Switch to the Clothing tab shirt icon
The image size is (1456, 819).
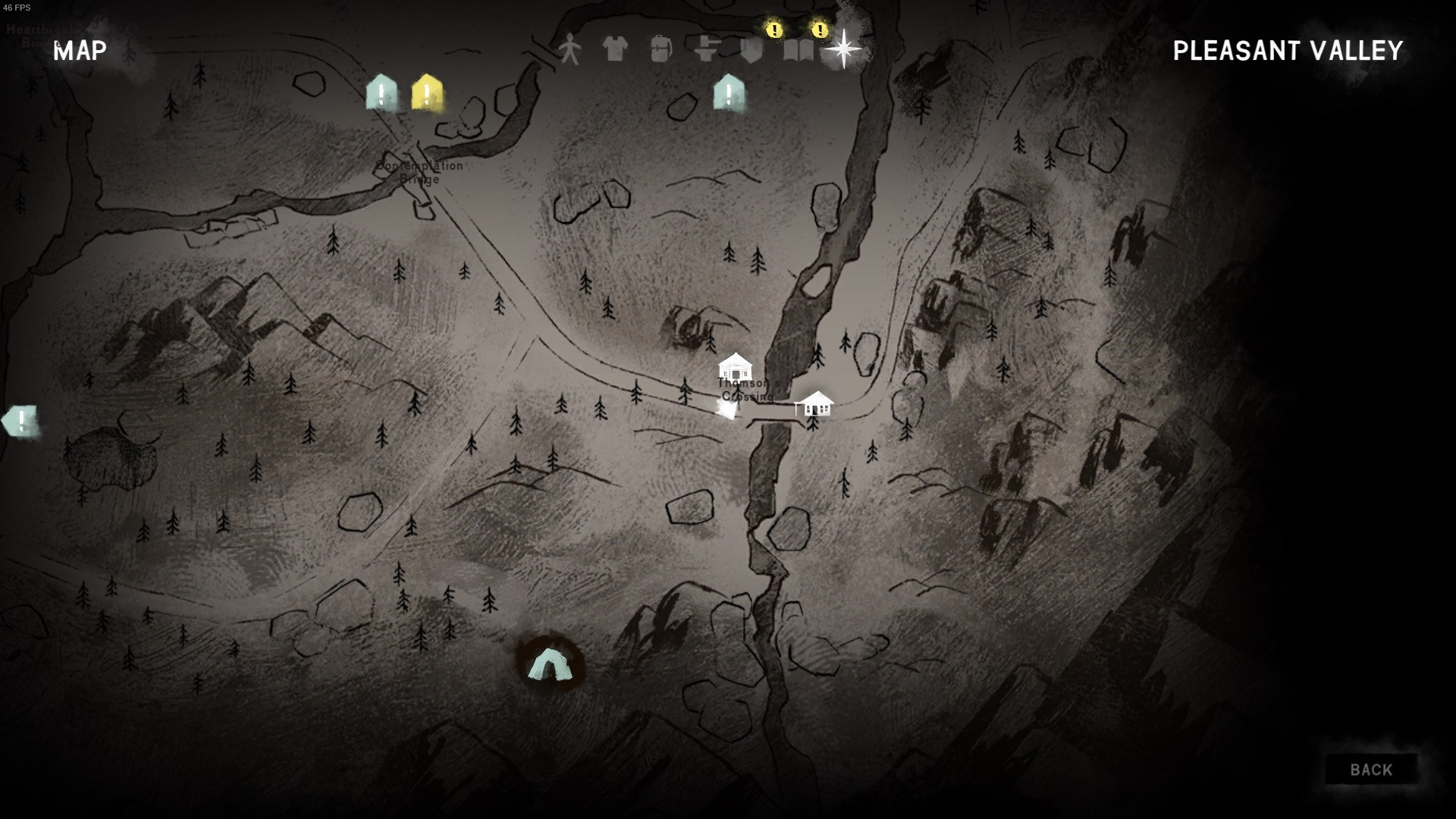coord(615,49)
